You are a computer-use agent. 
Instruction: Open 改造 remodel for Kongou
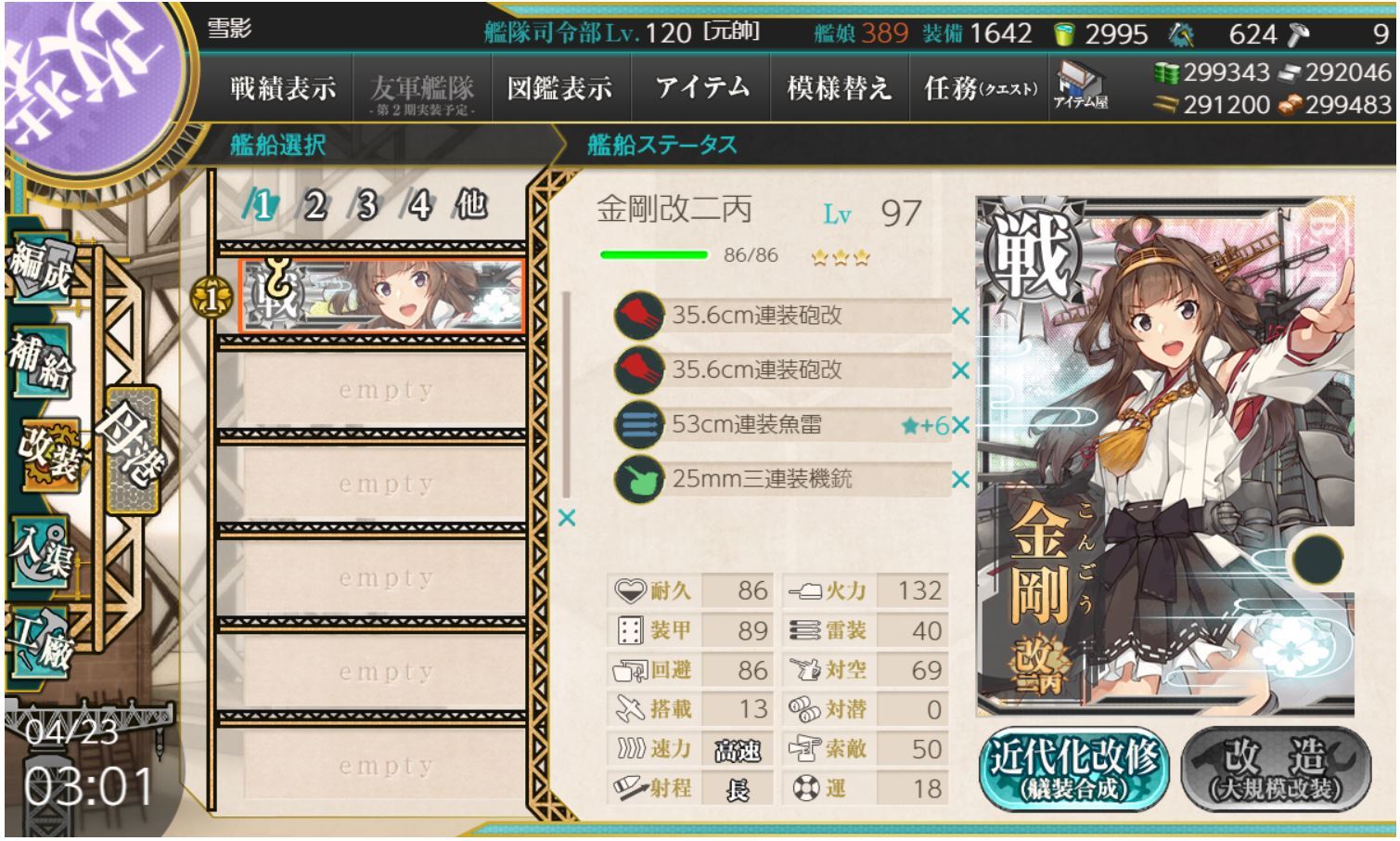click(1277, 768)
